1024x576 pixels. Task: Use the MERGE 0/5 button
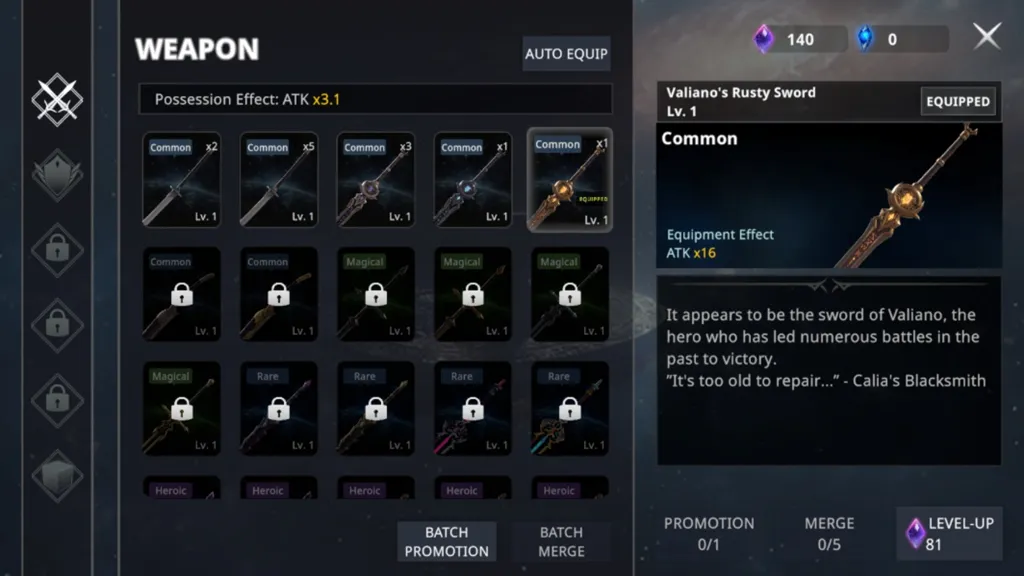click(829, 533)
